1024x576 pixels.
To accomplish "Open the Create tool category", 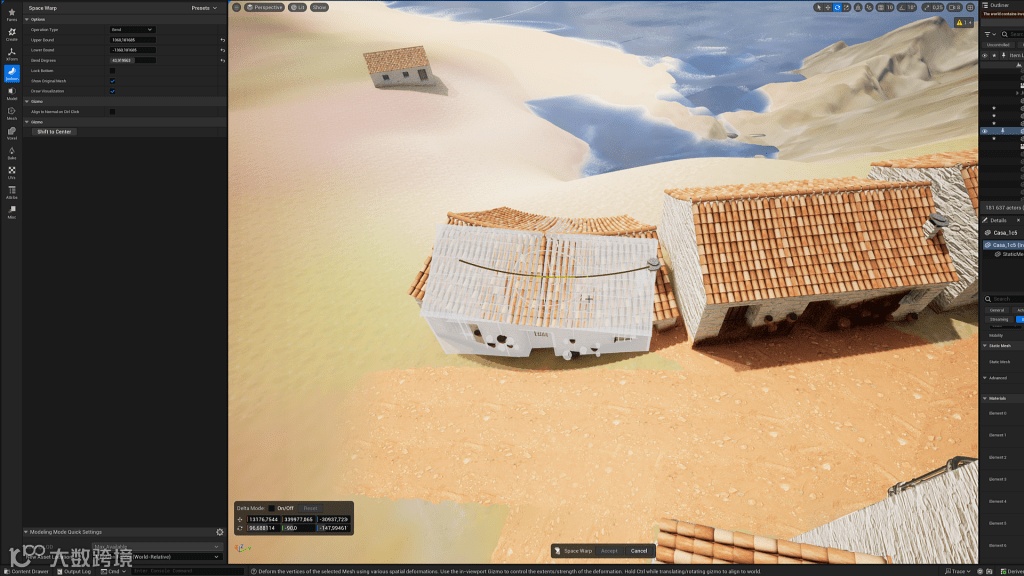I will coord(12,35).
